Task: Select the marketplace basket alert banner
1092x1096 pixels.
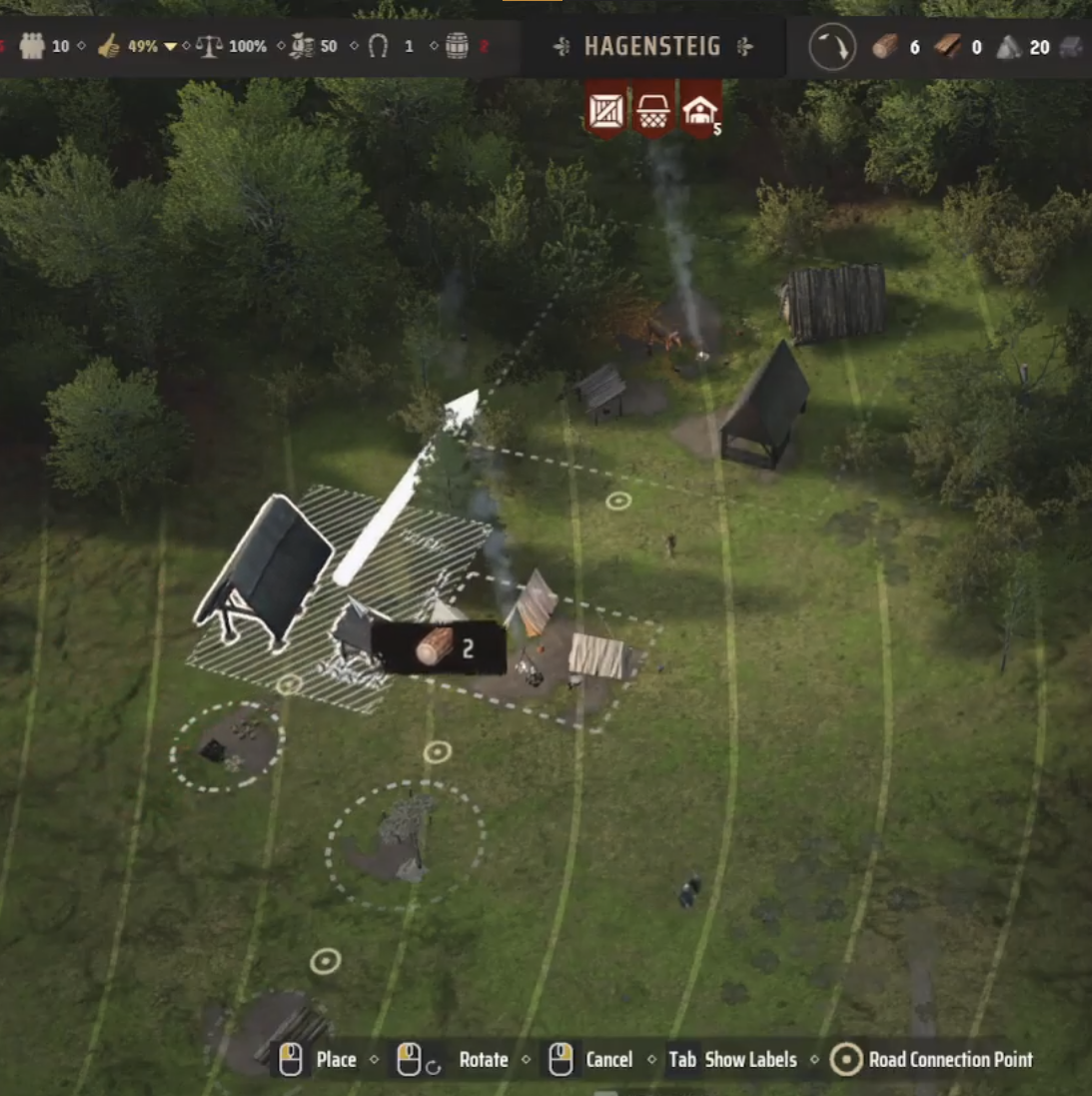Action: click(653, 110)
